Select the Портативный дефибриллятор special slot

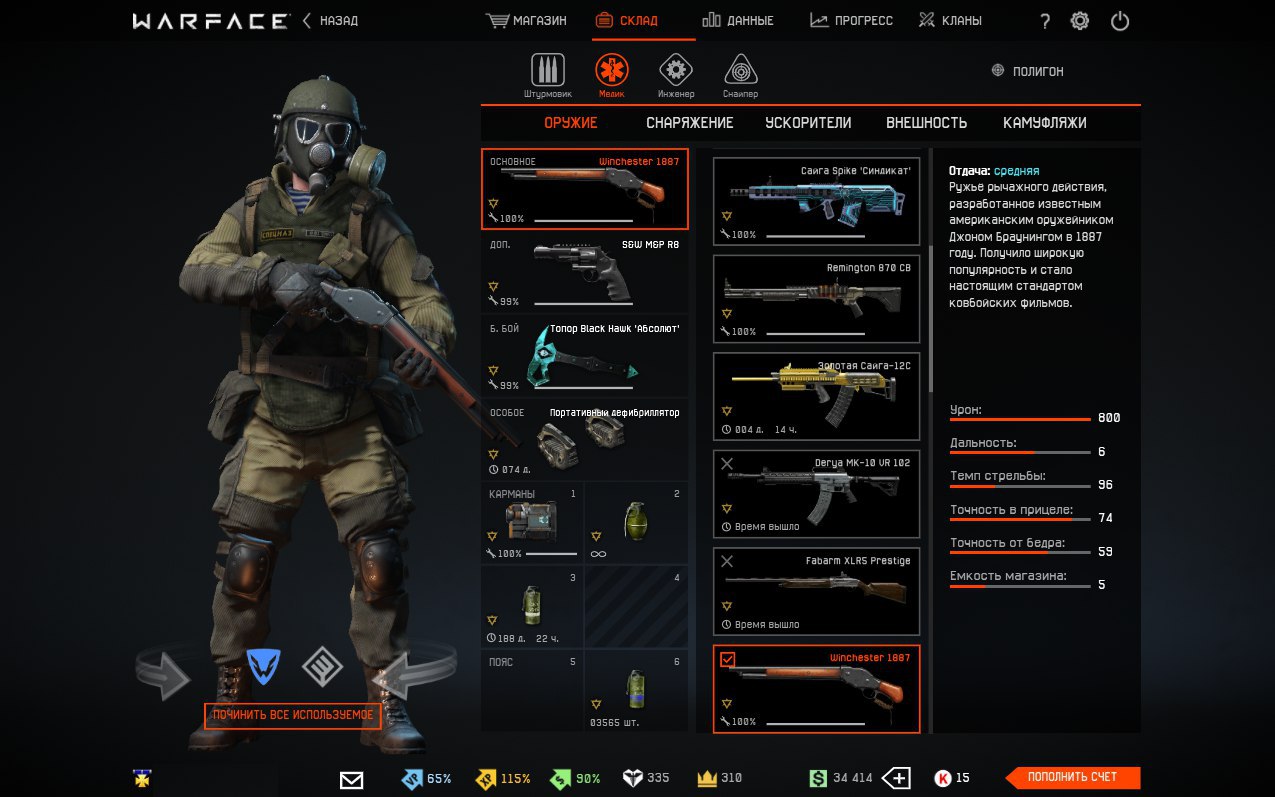click(x=584, y=440)
